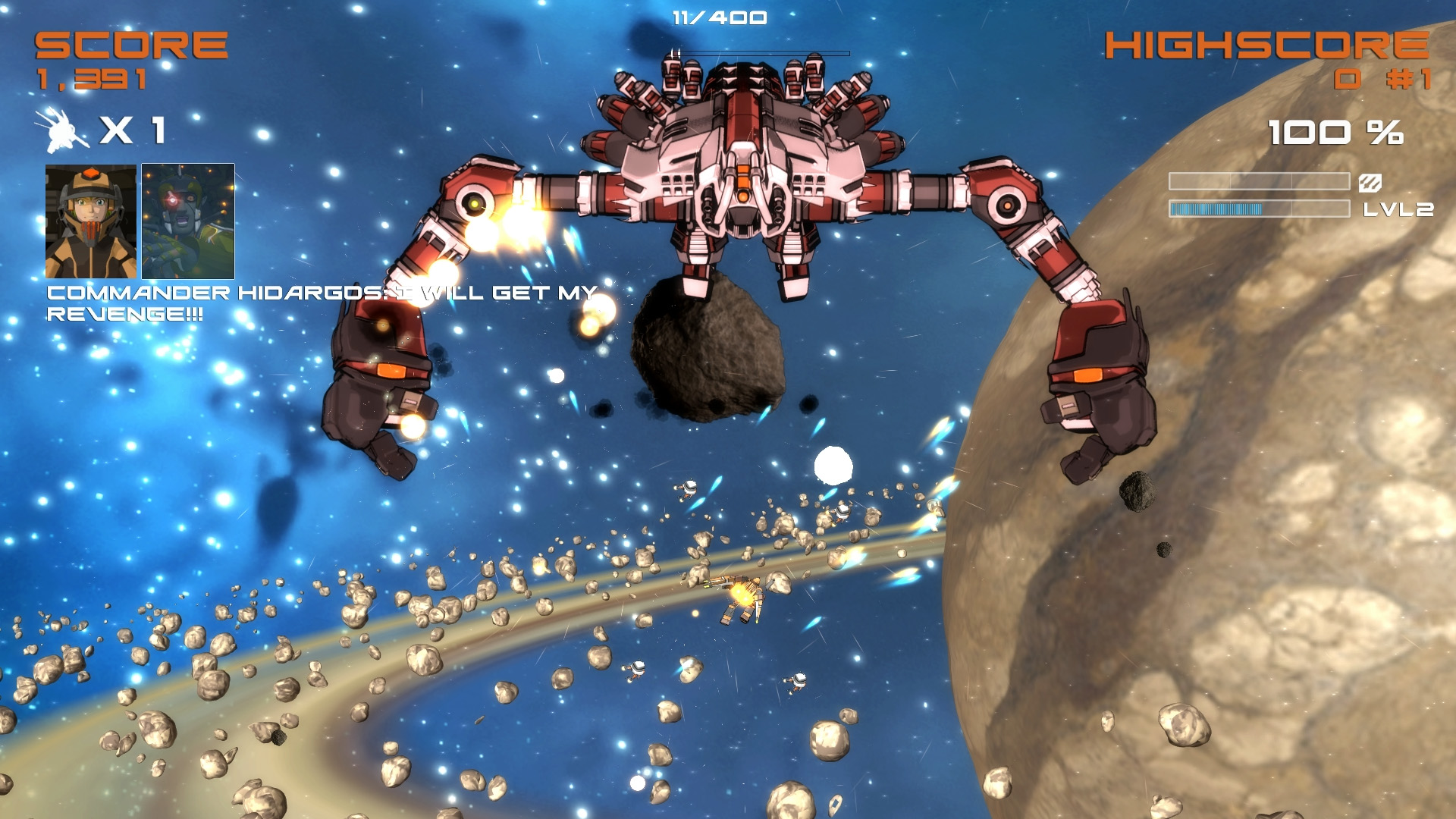1456x819 pixels.
Task: Click the white ship lives icon
Action: point(62,130)
